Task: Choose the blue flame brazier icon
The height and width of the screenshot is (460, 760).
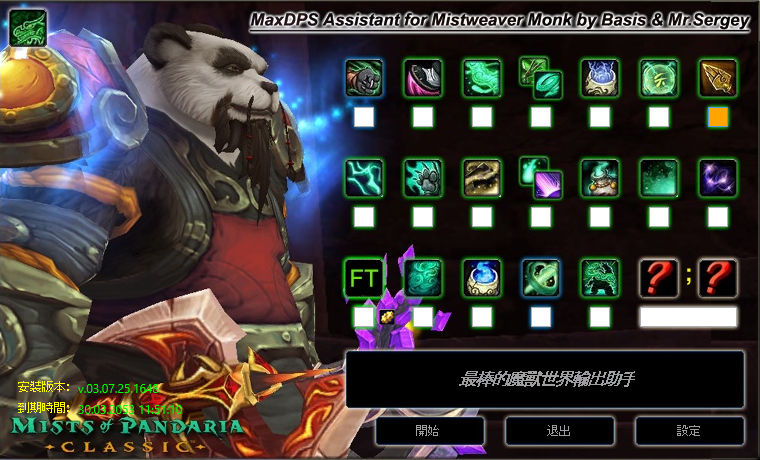Action: point(482,278)
